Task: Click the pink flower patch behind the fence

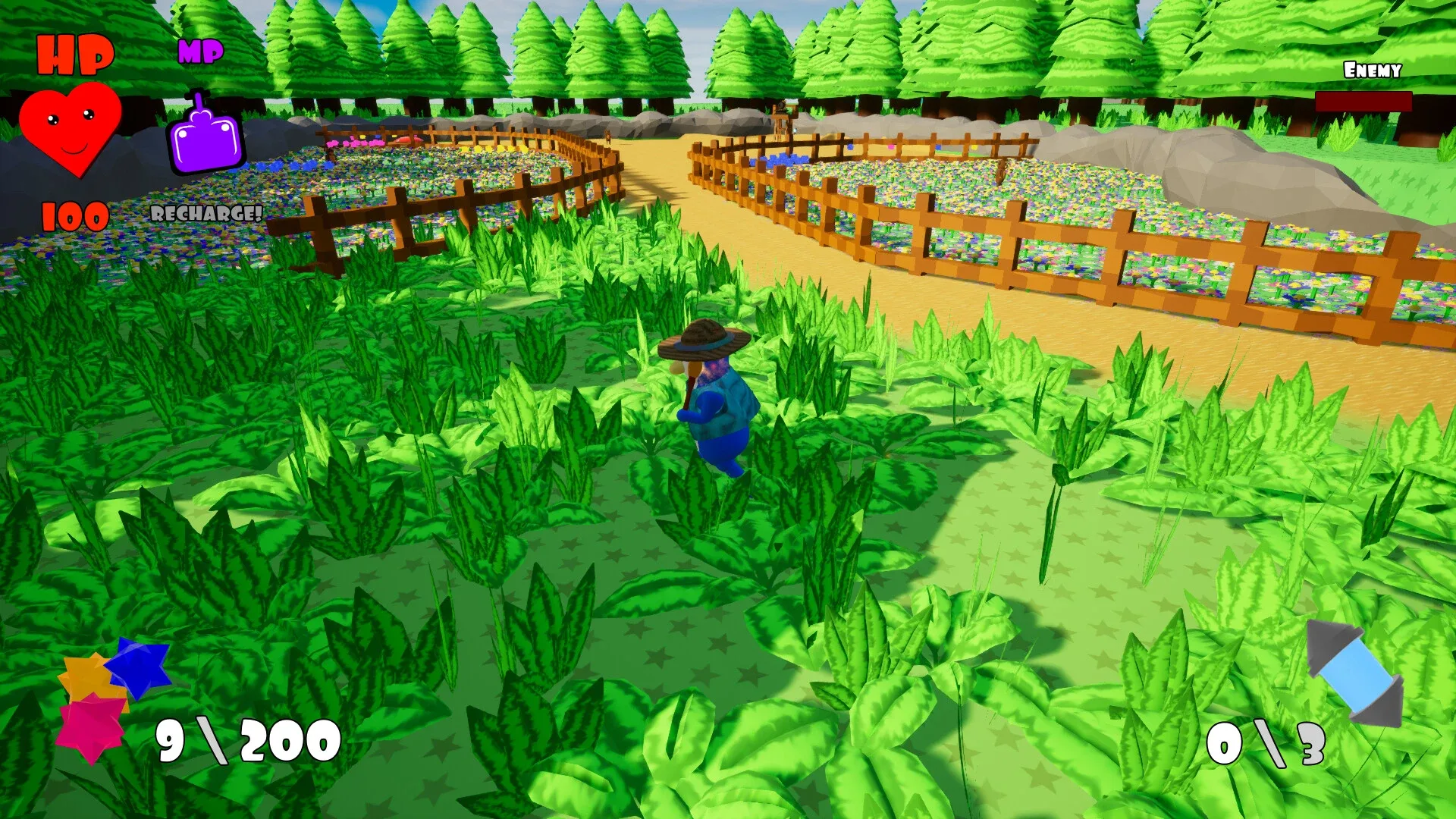Action: coord(356,144)
